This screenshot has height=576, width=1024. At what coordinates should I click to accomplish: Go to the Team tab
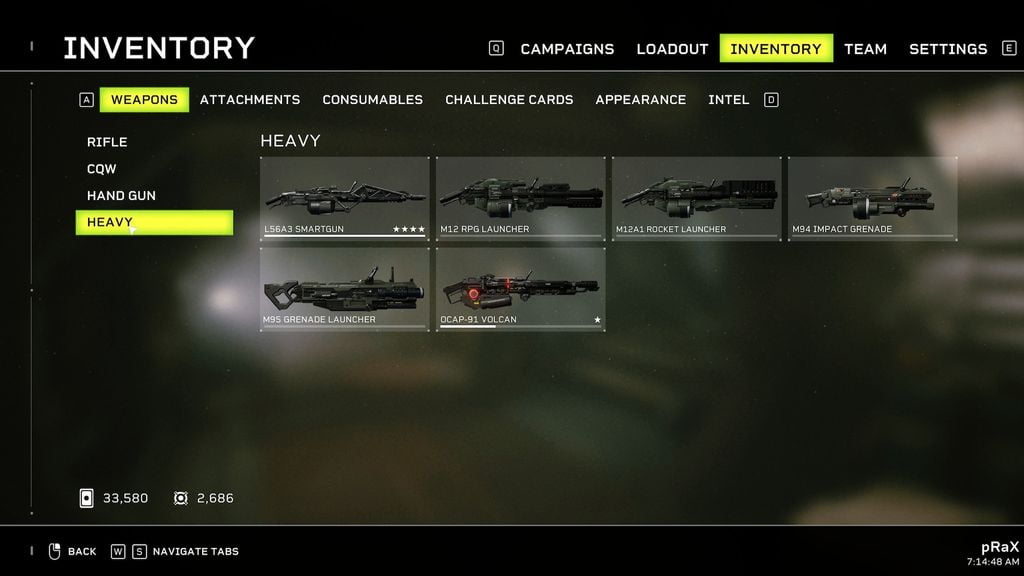865,49
